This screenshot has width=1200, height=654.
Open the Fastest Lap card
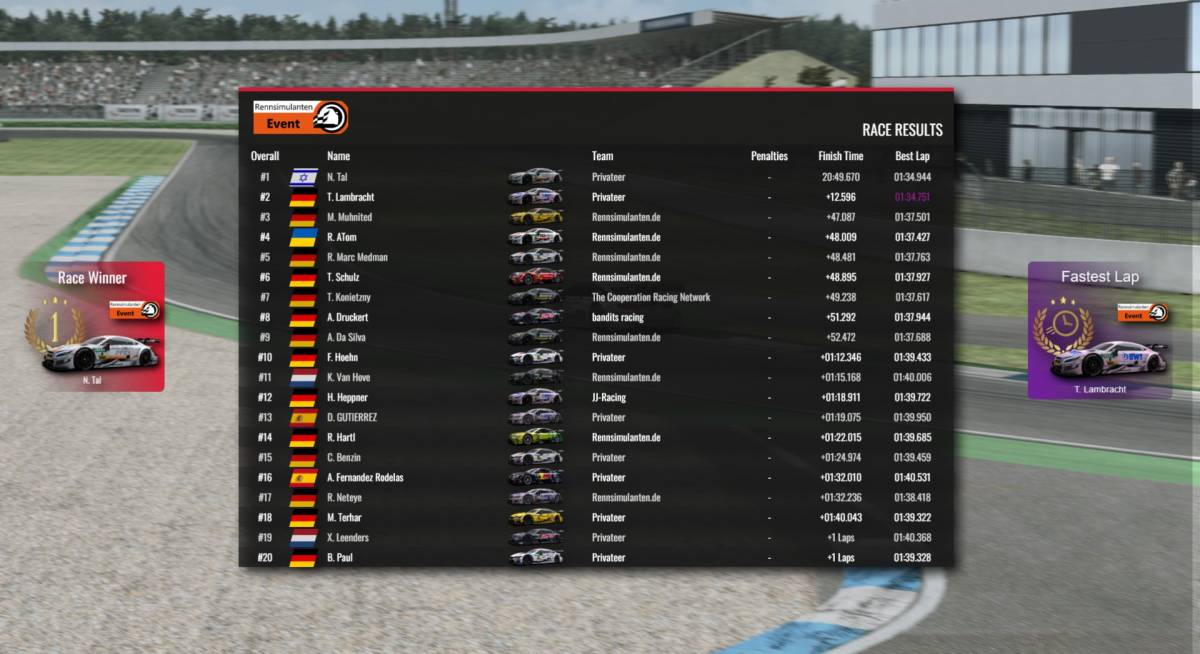click(x=1099, y=331)
